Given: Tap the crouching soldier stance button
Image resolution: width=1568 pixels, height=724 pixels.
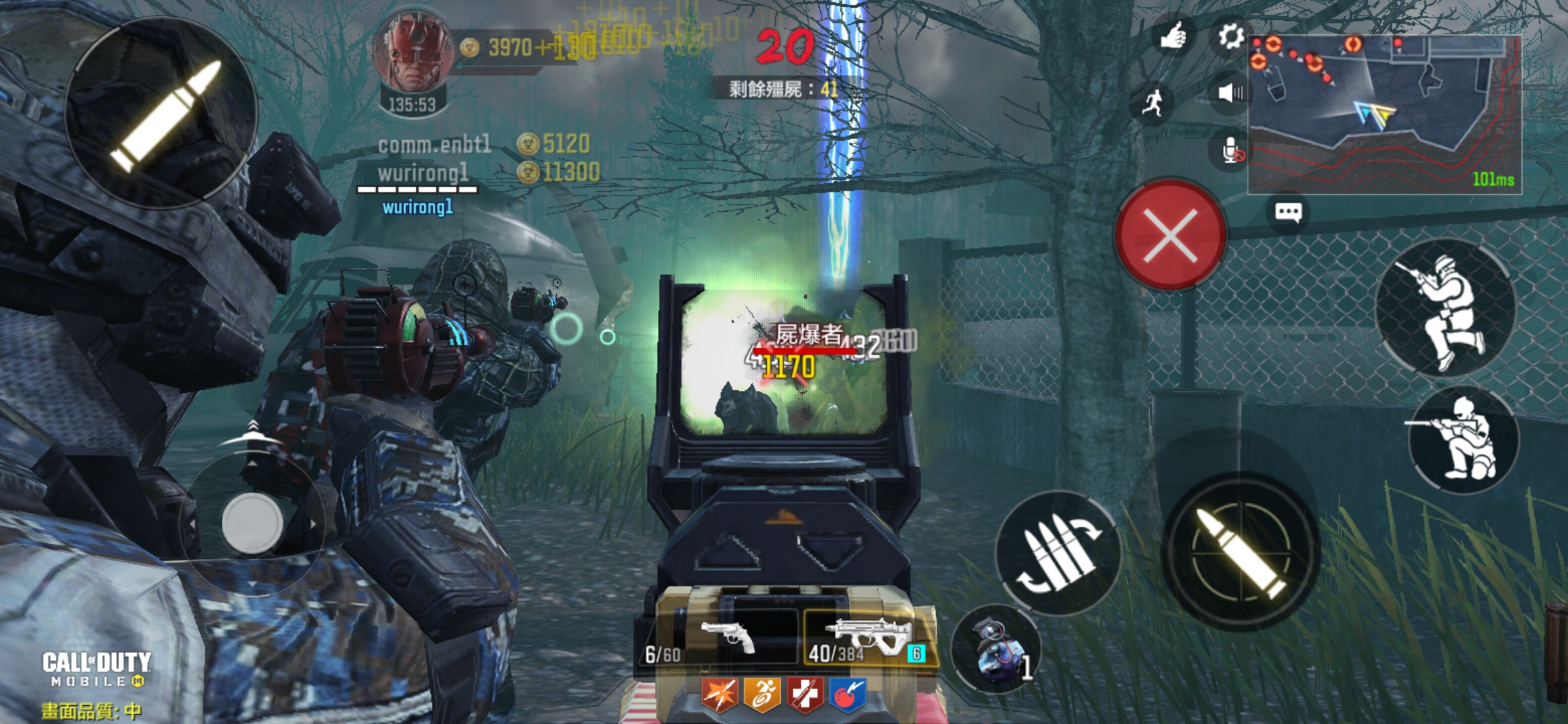Looking at the screenshot, I should click(1445, 308).
